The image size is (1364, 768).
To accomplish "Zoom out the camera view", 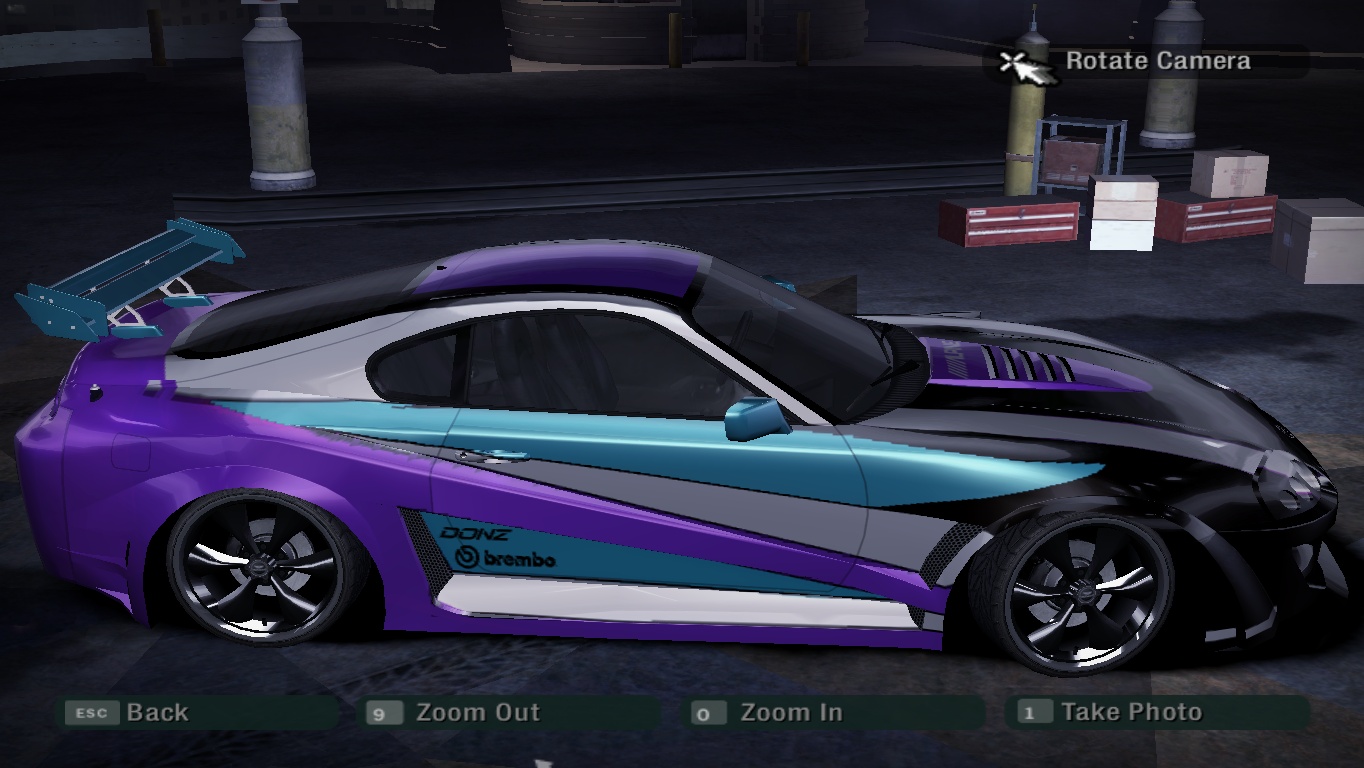I will [x=476, y=713].
